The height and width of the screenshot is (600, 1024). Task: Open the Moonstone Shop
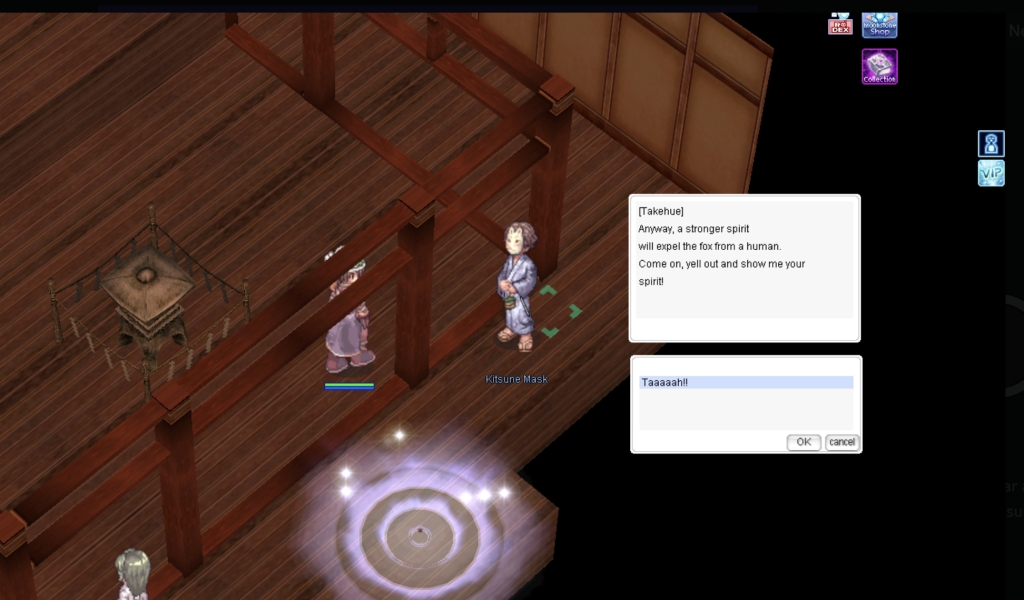coord(879,25)
